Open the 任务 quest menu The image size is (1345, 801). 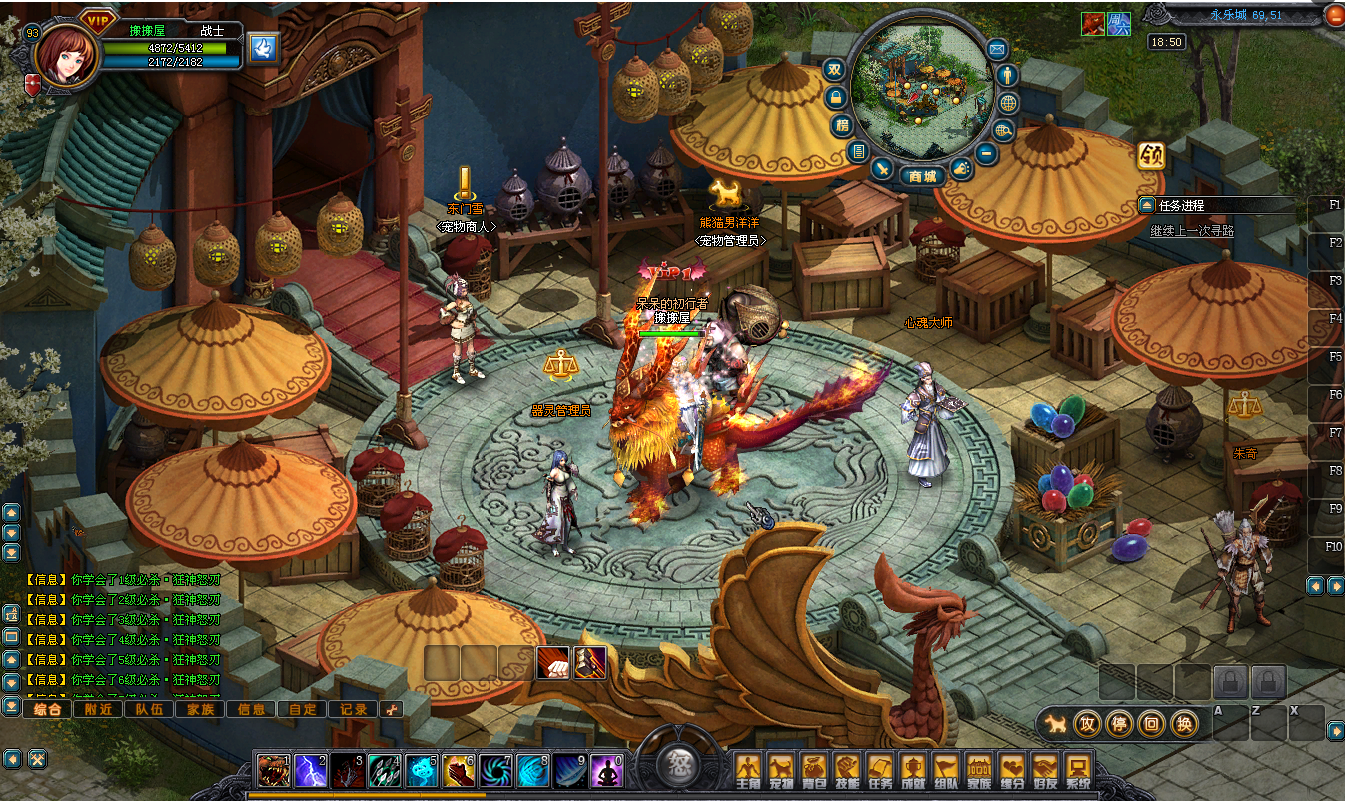(880, 768)
